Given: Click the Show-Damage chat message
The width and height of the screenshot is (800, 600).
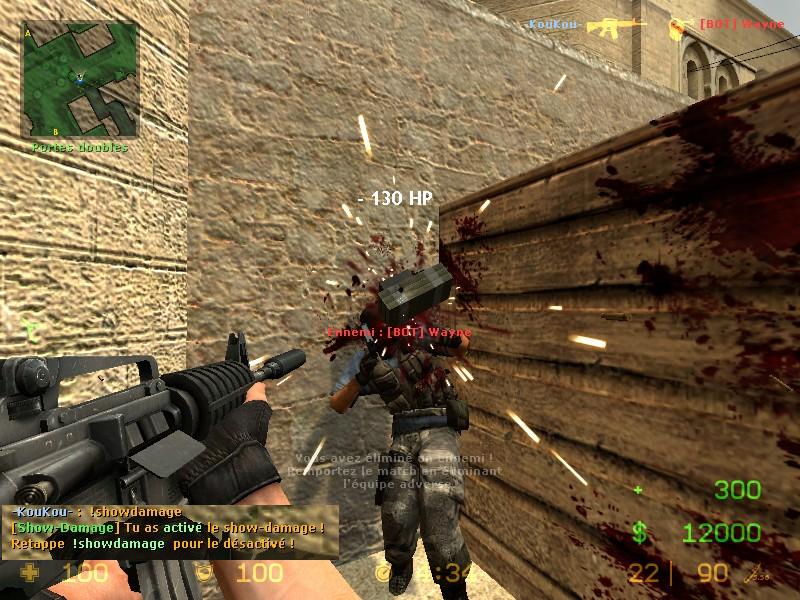Looking at the screenshot, I should pos(167,527).
